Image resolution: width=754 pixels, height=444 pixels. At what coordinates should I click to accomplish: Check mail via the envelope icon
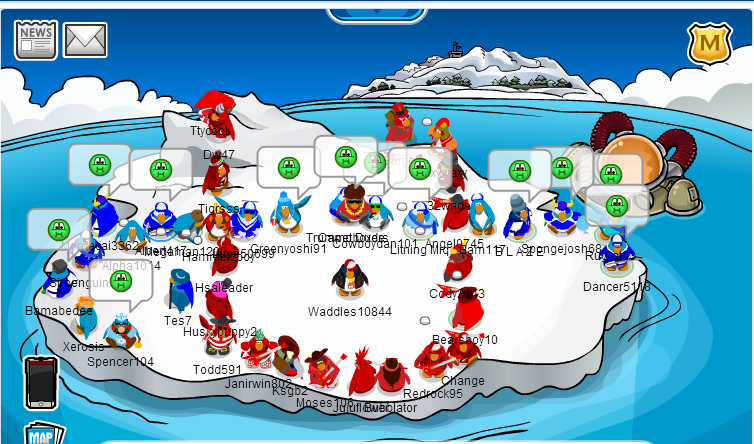coord(86,40)
